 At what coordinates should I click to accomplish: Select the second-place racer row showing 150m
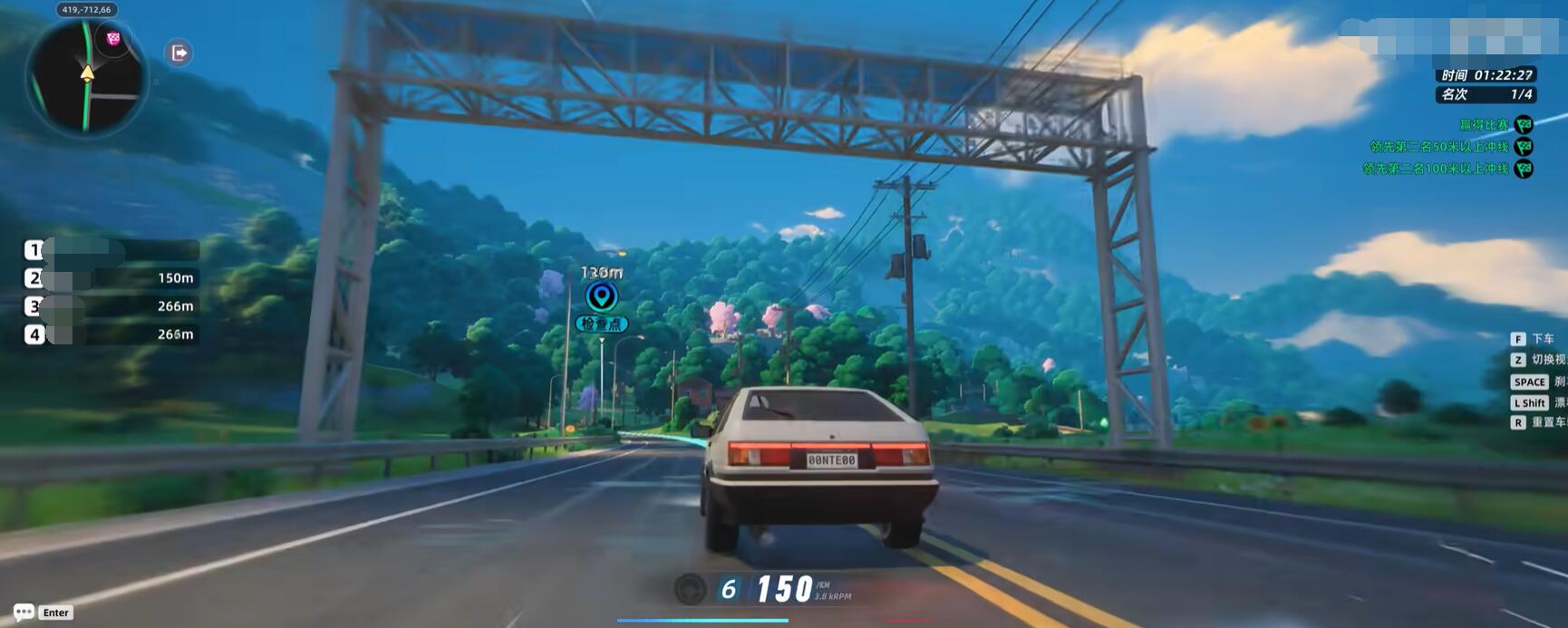click(111, 278)
